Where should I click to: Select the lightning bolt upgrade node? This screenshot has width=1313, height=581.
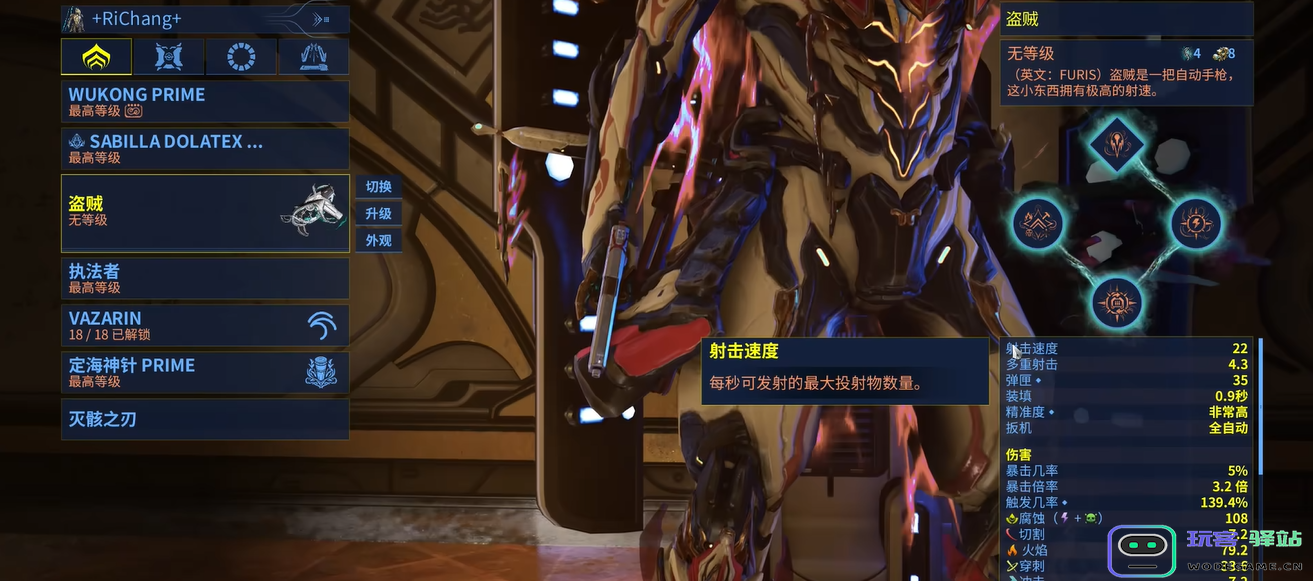point(1195,222)
